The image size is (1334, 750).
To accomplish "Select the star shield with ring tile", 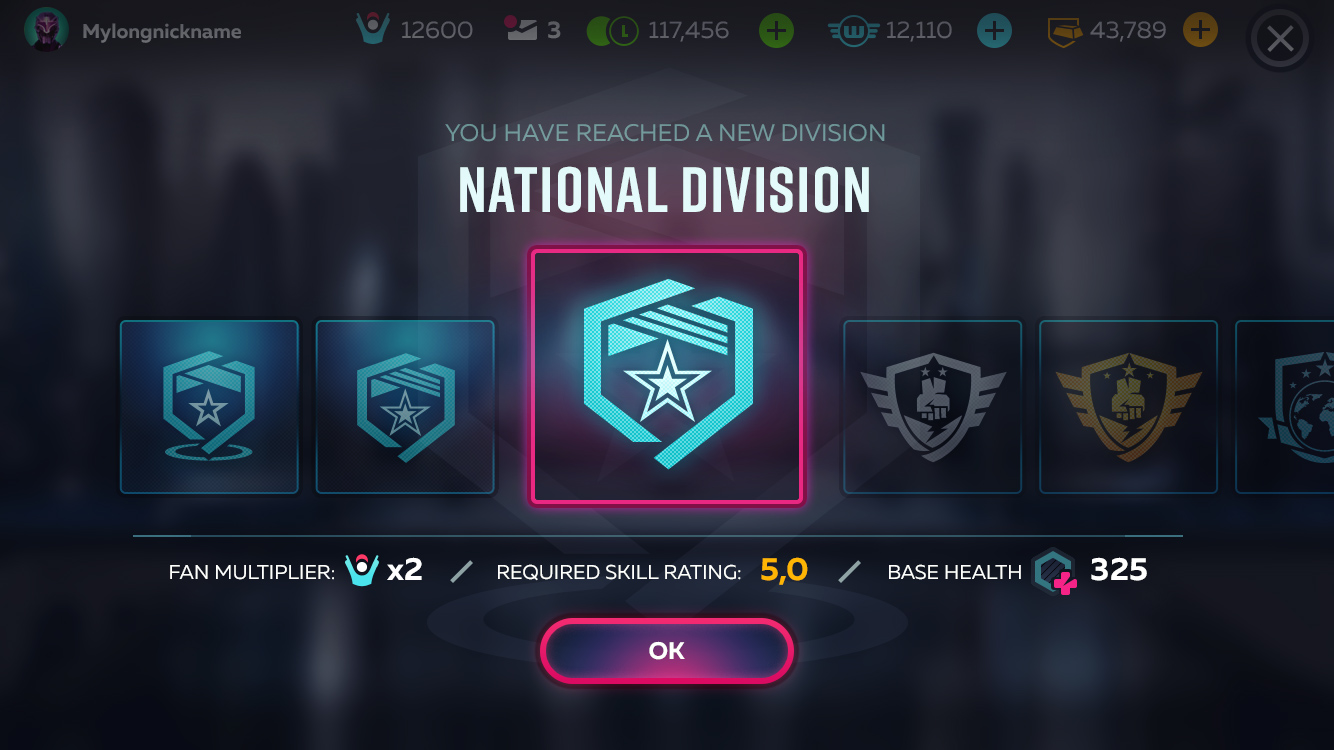I will point(209,407).
